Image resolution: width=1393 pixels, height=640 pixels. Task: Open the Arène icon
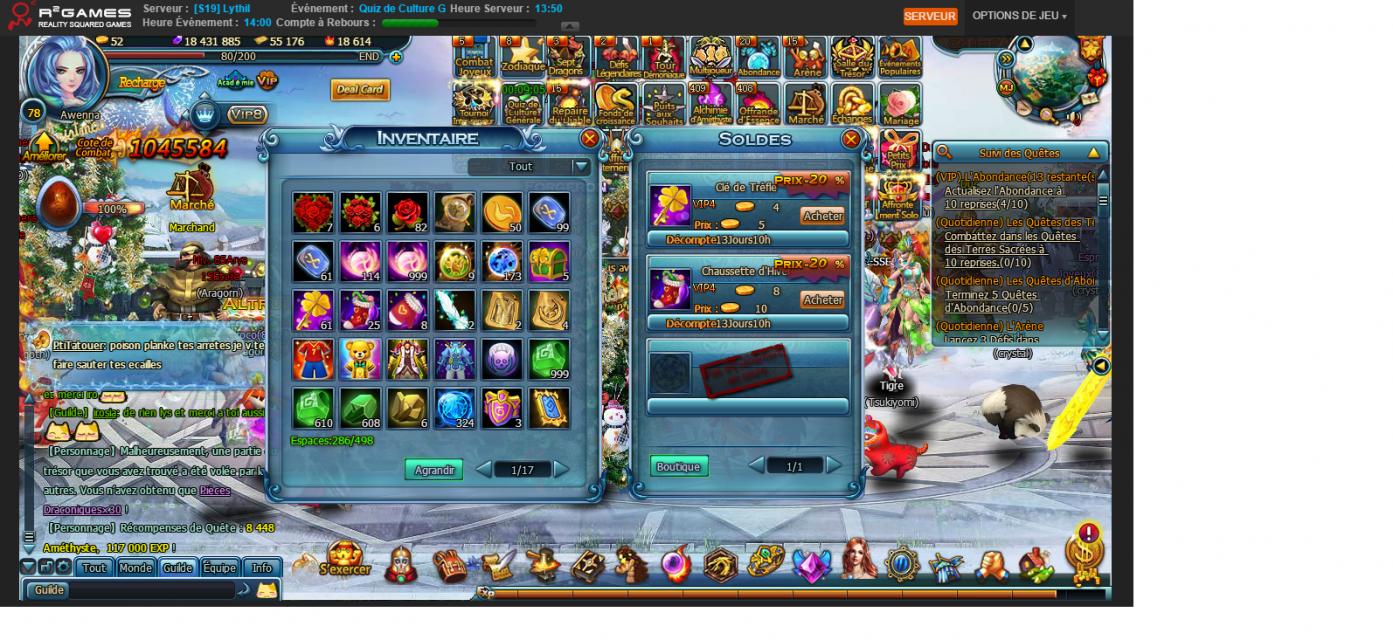[806, 57]
